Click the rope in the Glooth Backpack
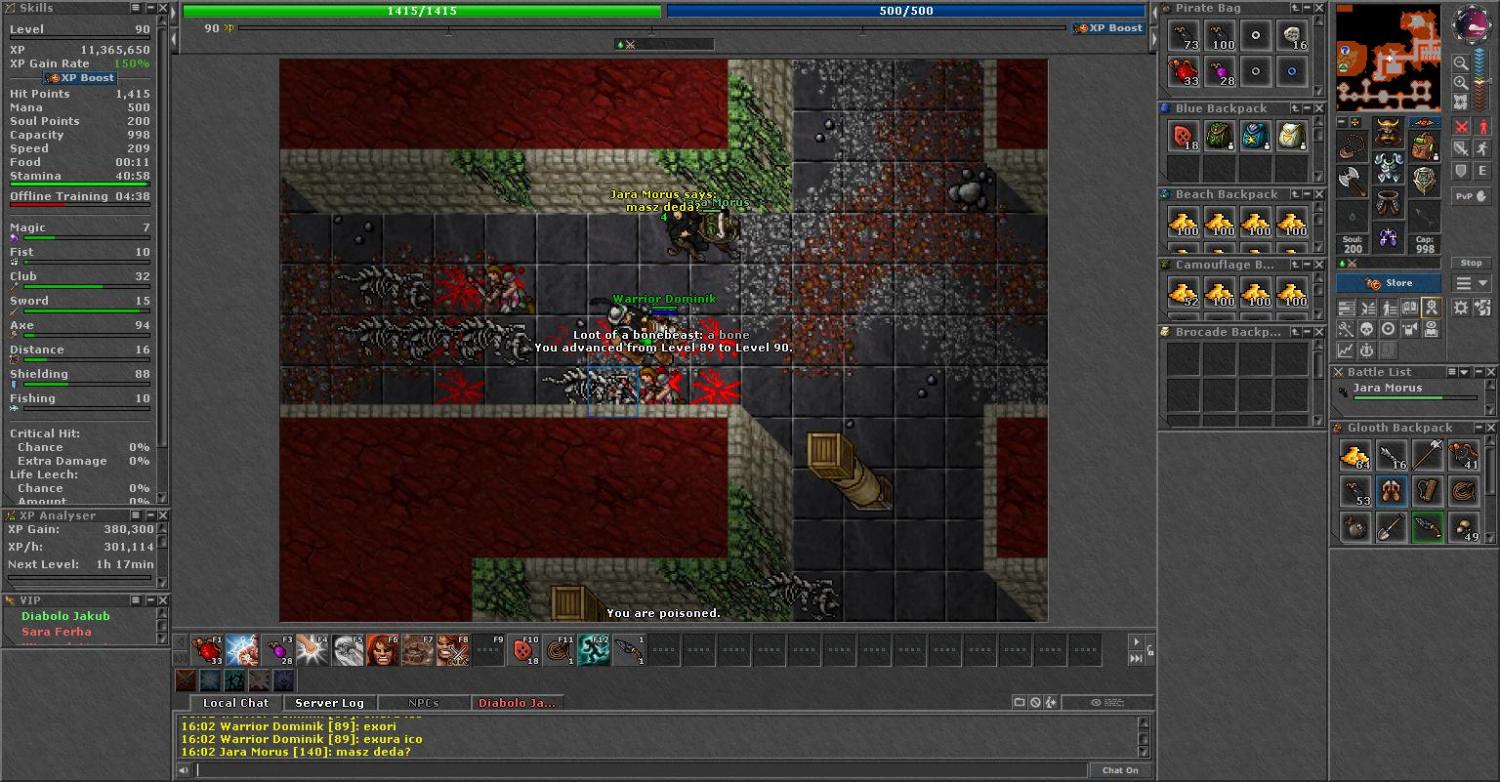Screen dimensions: 1500x782 (x=1463, y=491)
